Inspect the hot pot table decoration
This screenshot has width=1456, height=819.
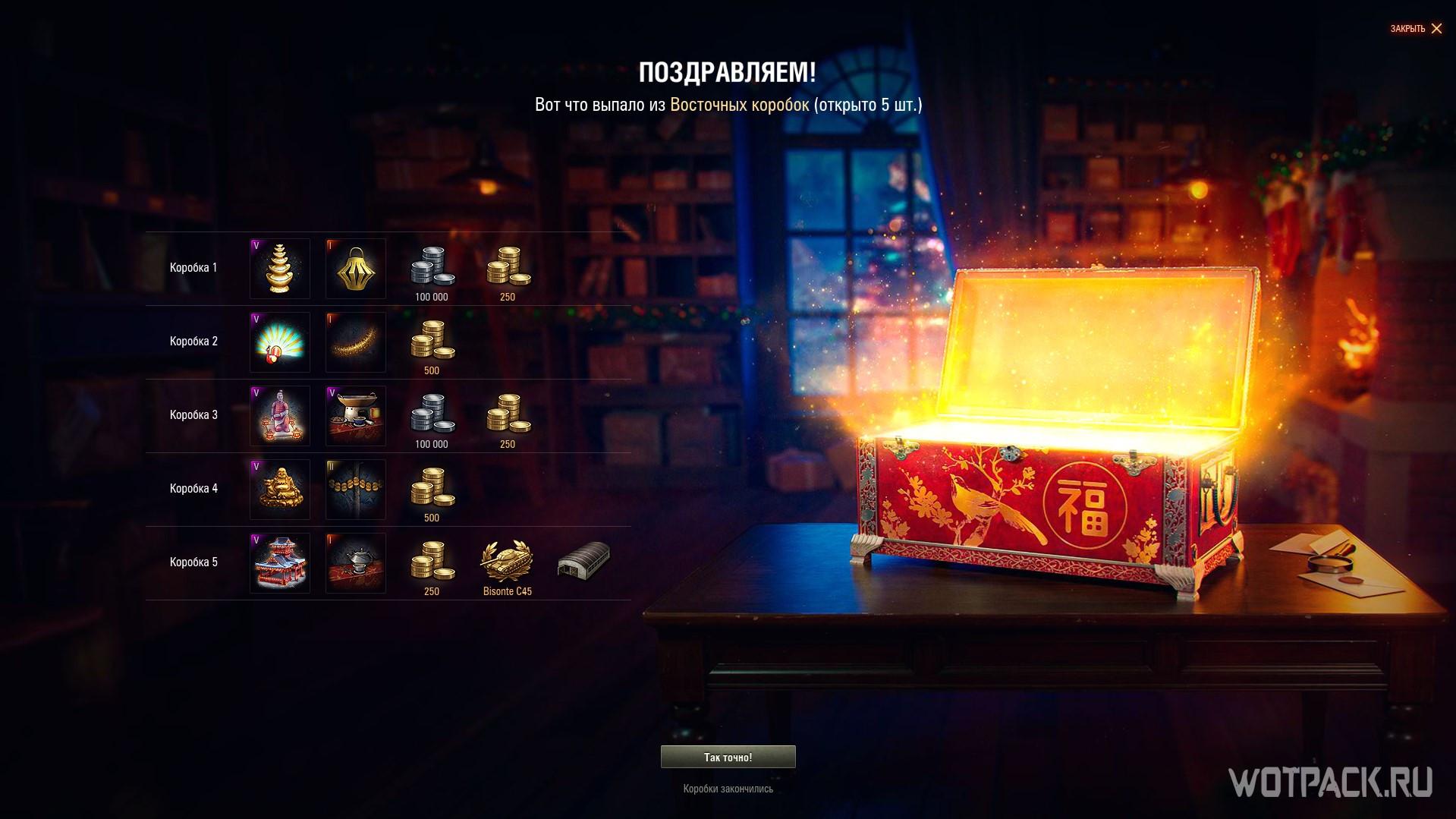[x=356, y=416]
